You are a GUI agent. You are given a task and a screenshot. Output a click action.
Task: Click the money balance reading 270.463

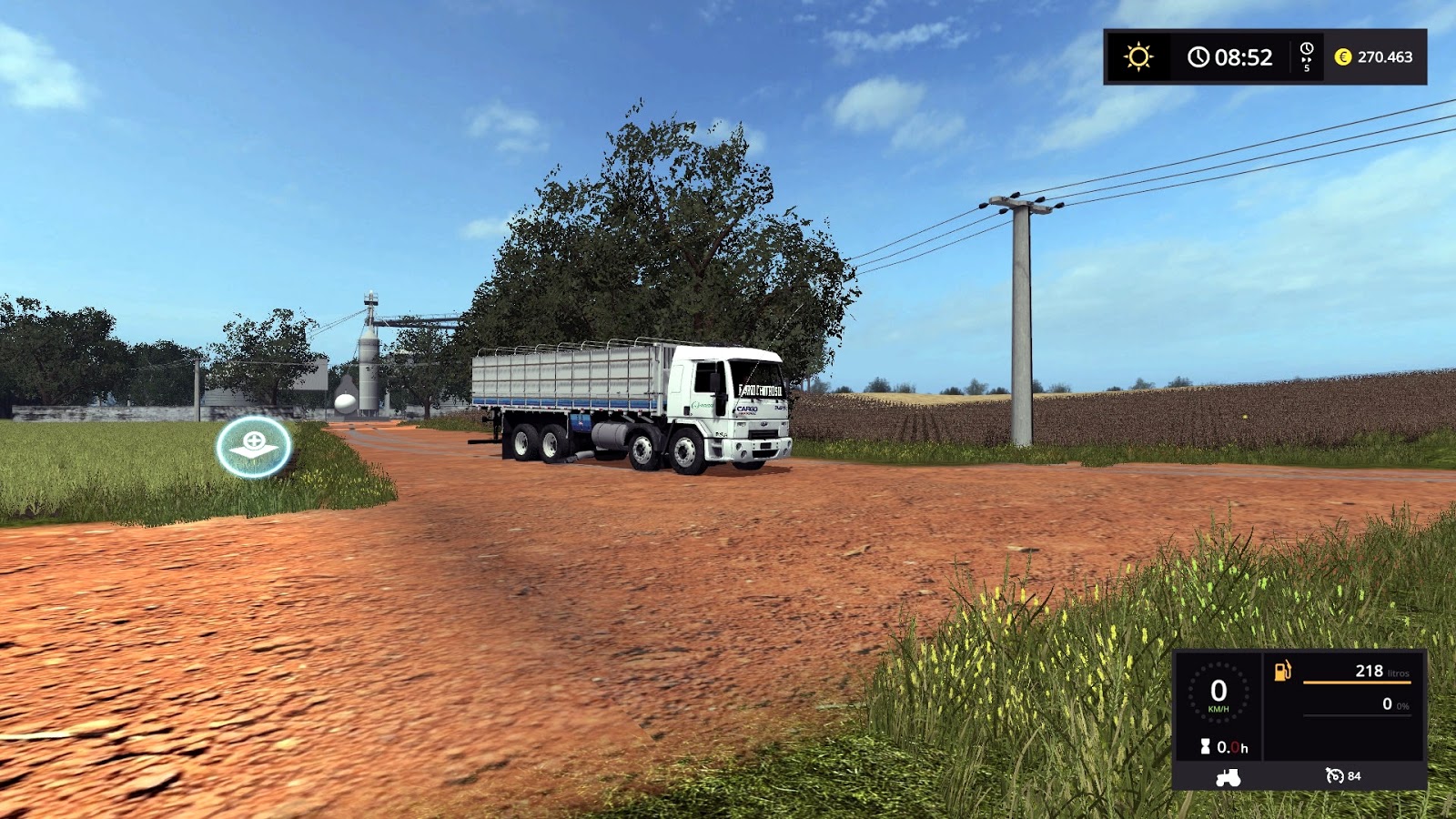(x=1385, y=56)
